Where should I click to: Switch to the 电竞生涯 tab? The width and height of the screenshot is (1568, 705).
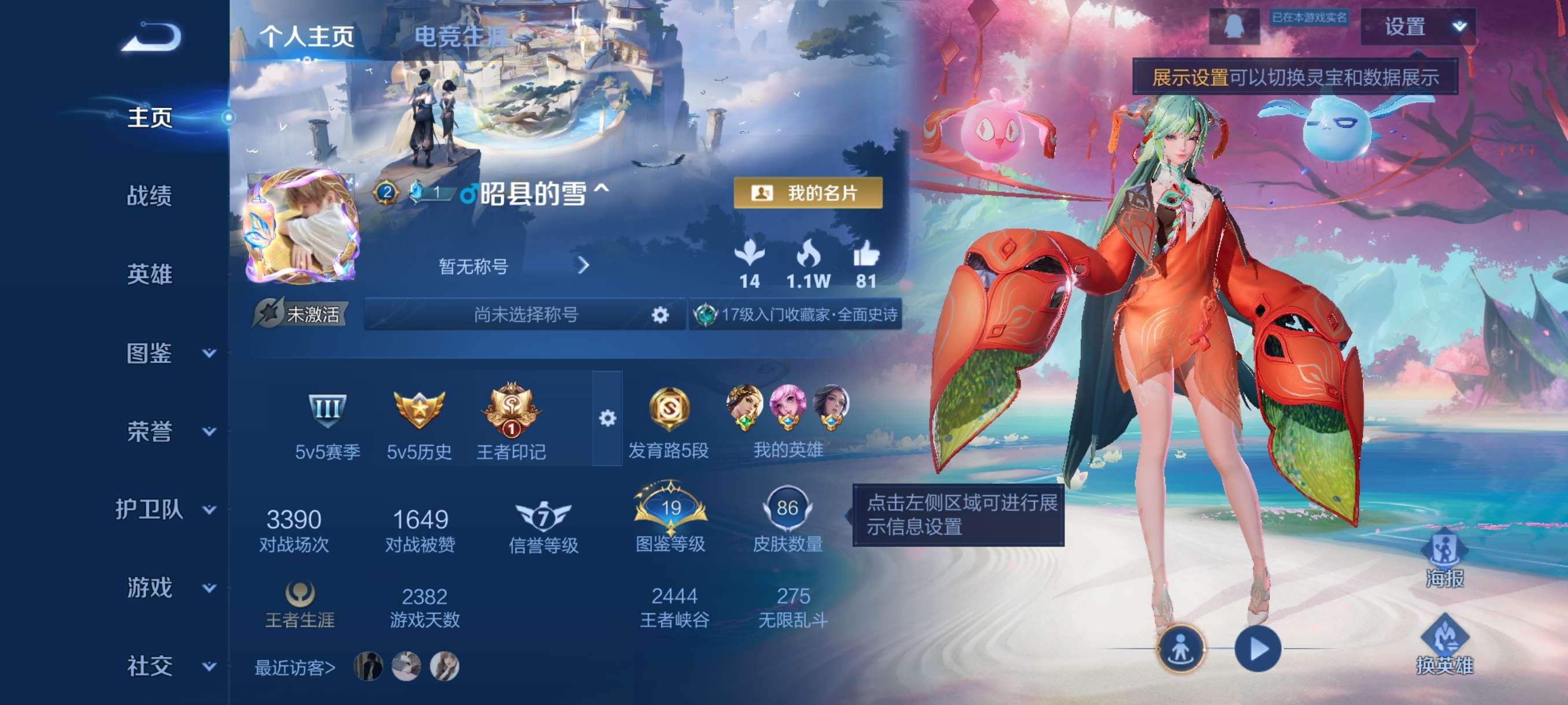click(x=461, y=35)
